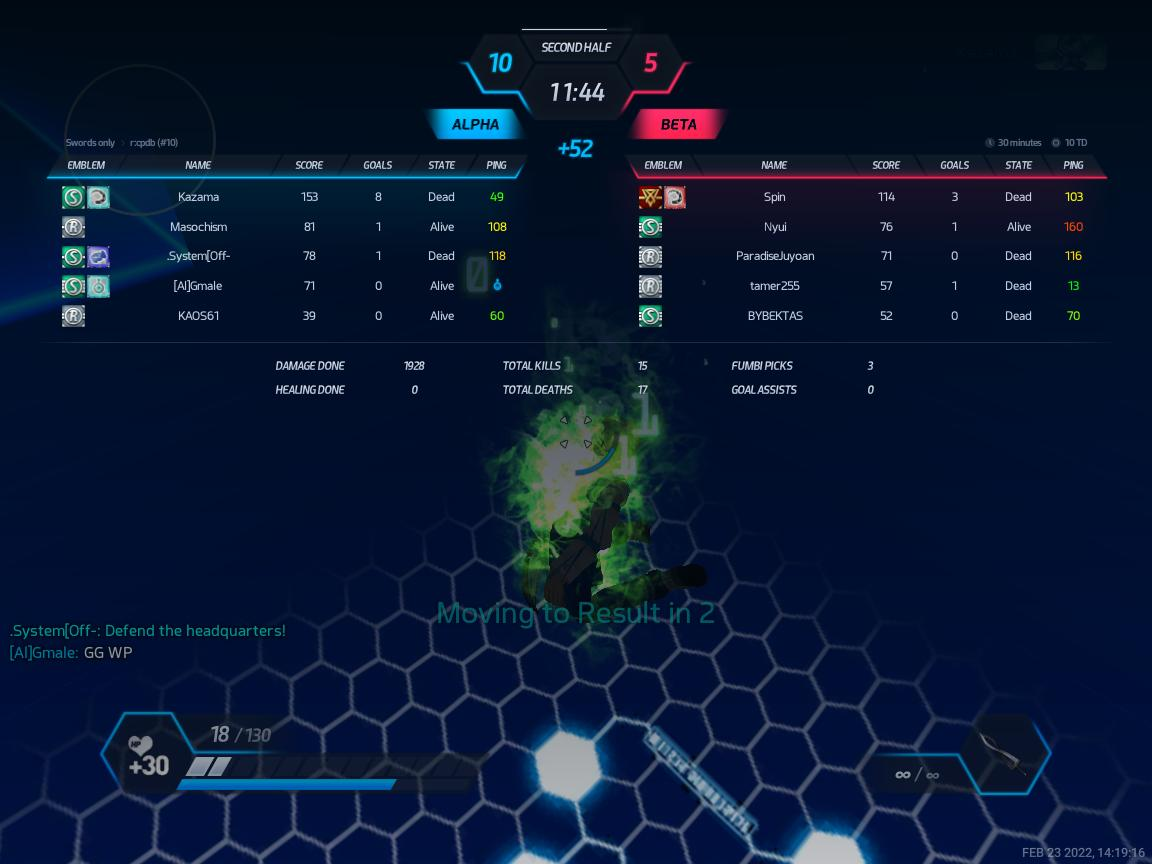
Task: Select Masochism's scoreboard row
Action: pyautogui.click(x=198, y=227)
